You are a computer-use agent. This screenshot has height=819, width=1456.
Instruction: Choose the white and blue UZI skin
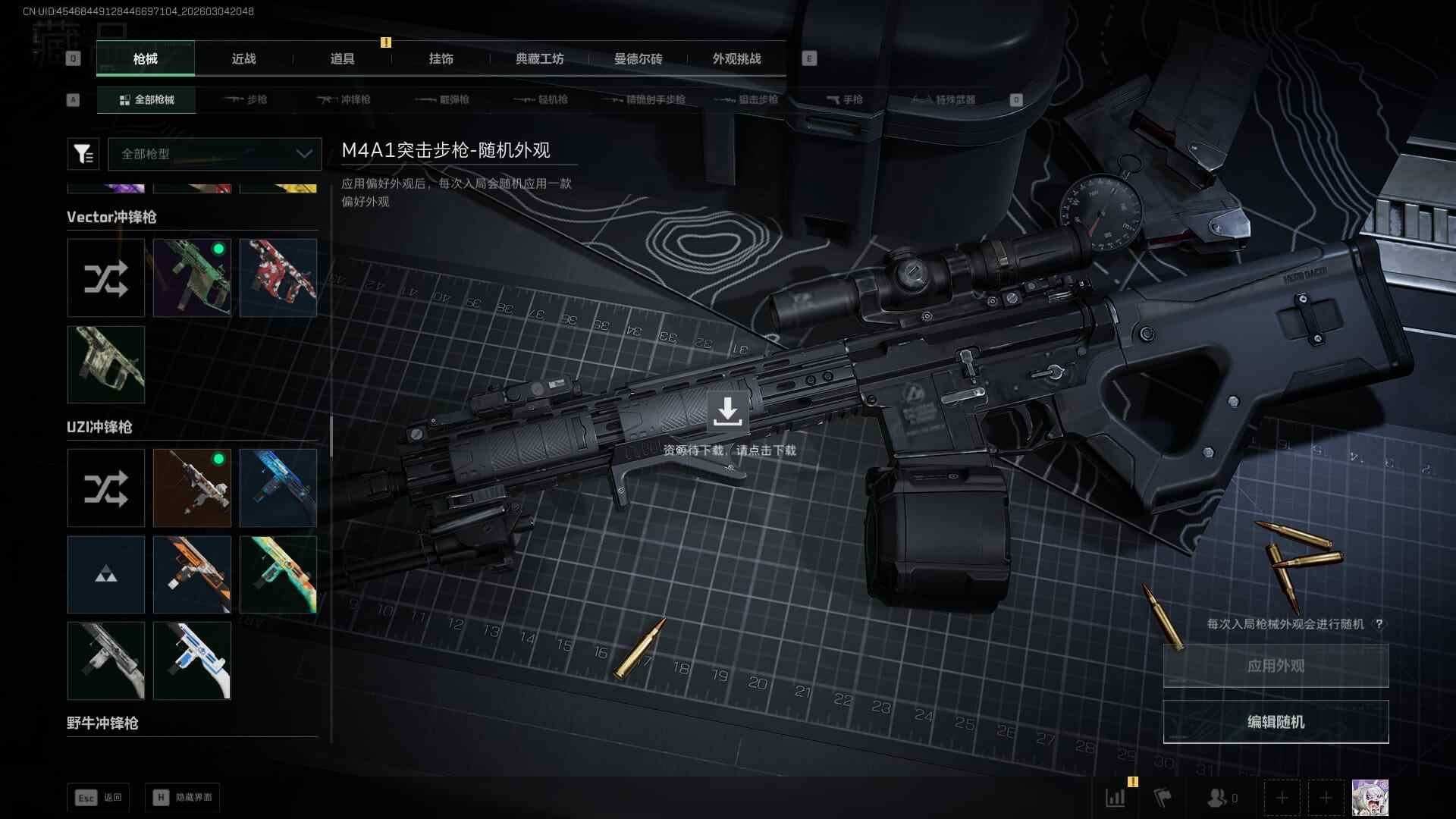coord(192,661)
